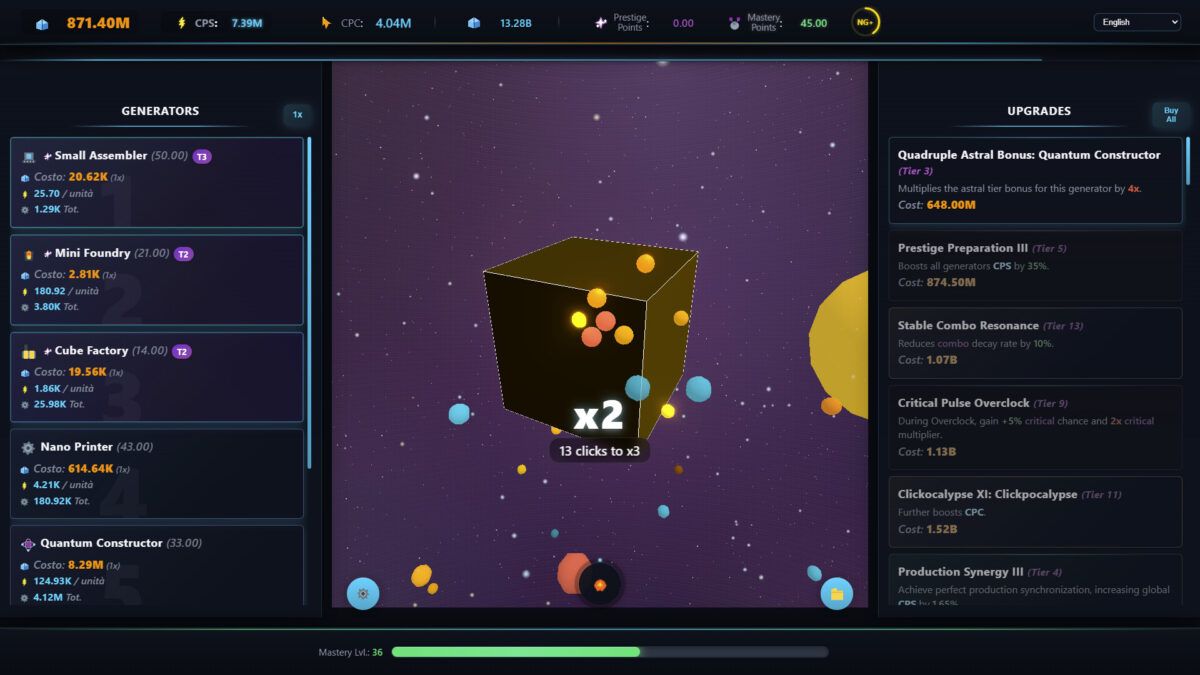Activate the NG+ circular button
This screenshot has width=1200, height=675.
point(865,22)
